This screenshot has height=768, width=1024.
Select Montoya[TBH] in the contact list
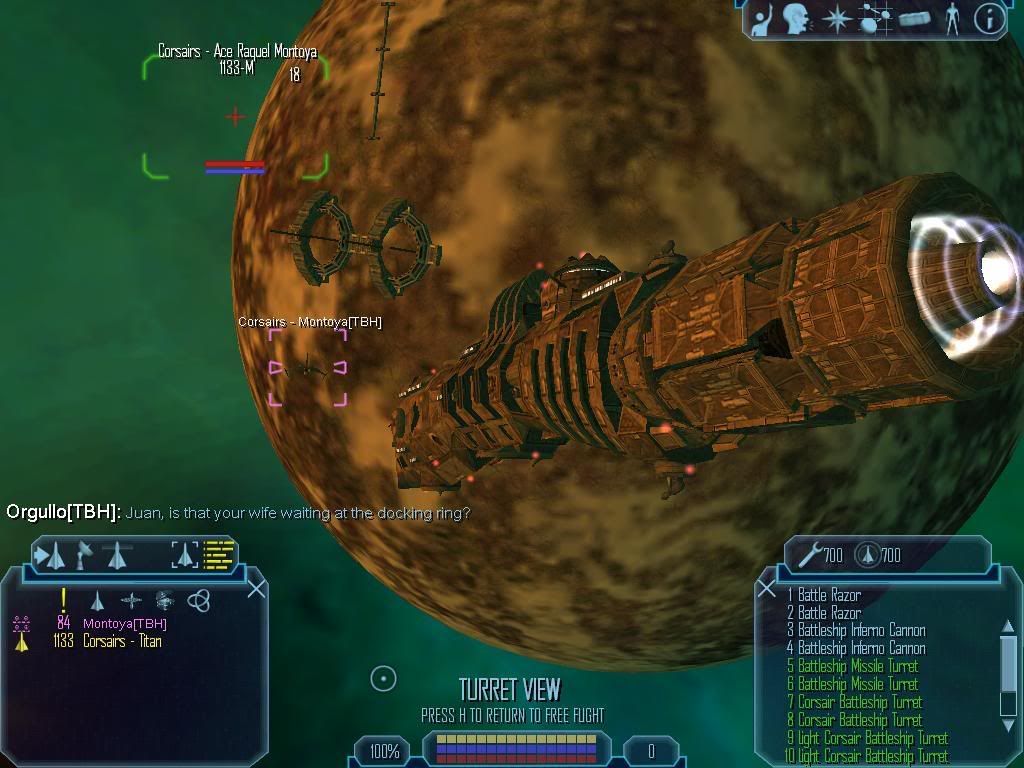124,624
